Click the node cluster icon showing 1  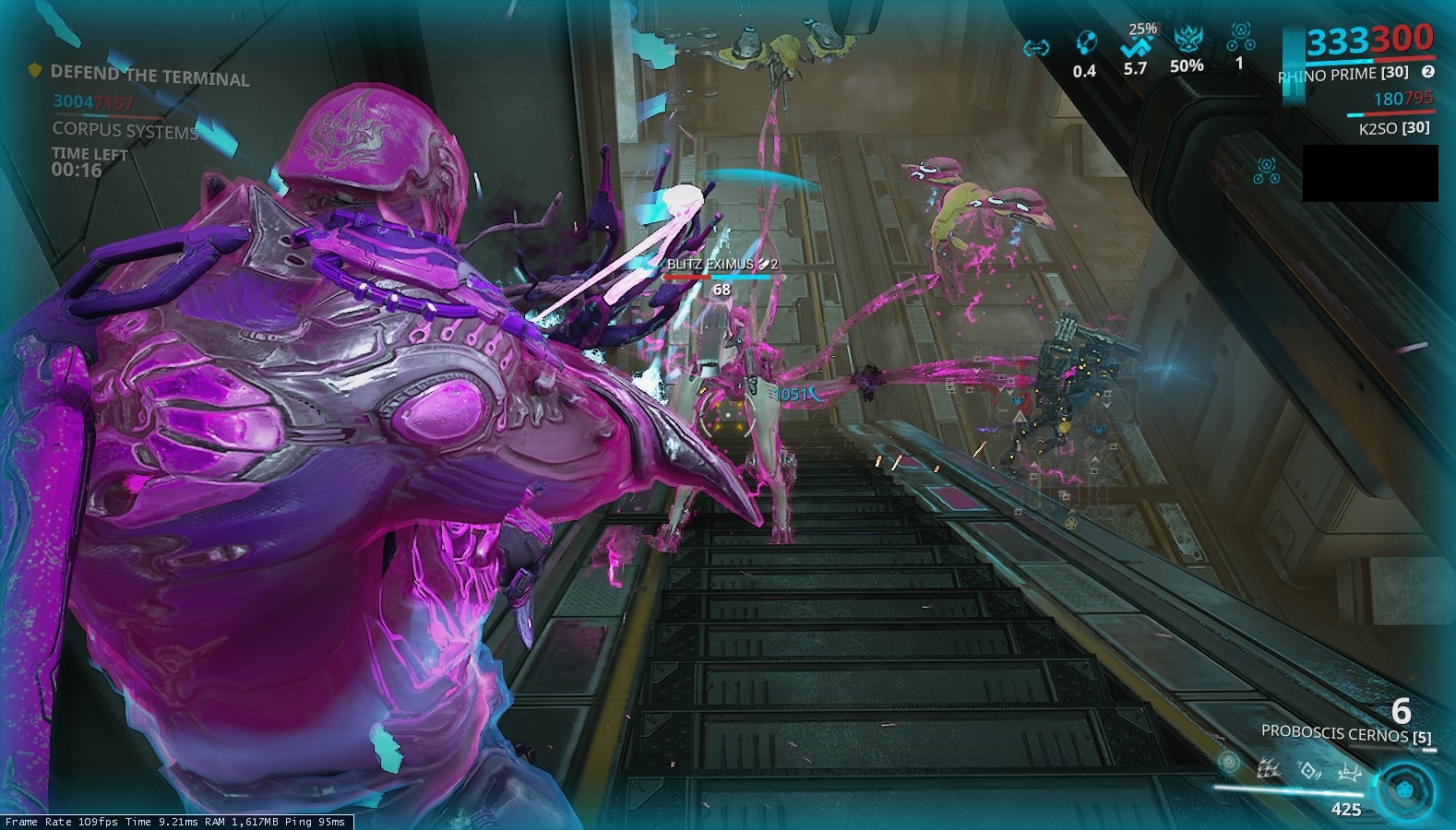coord(1241,37)
